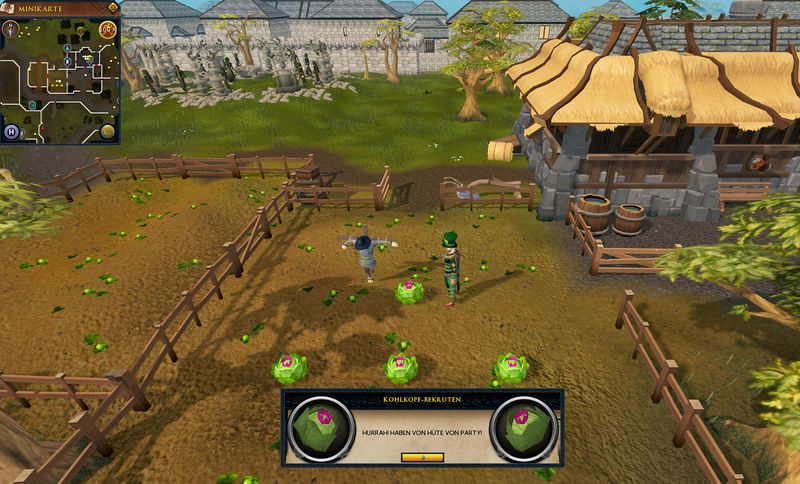800x484 pixels.
Task: Click the compass on the minimap
Action: pyautogui.click(x=12, y=27)
